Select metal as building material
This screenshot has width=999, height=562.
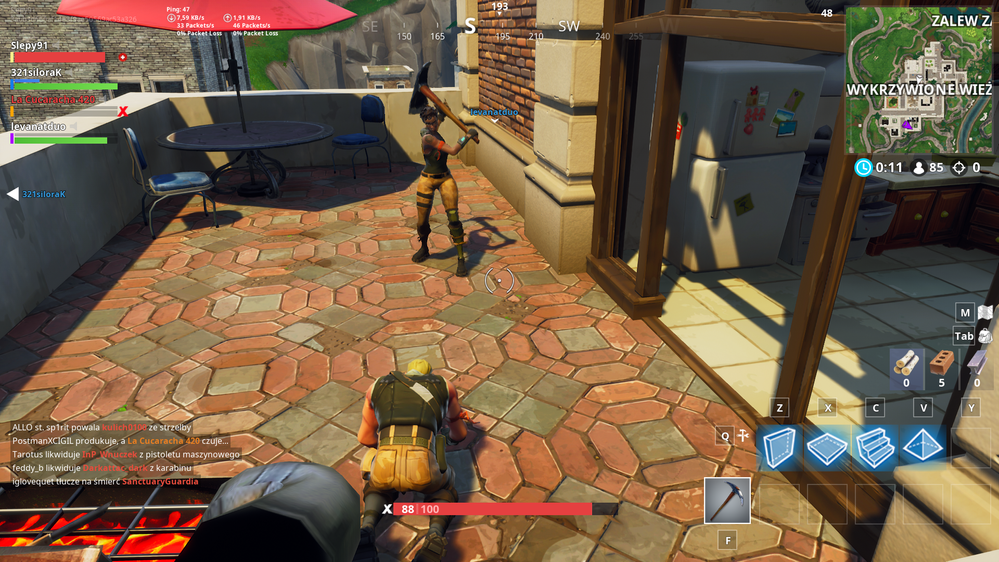[977, 363]
